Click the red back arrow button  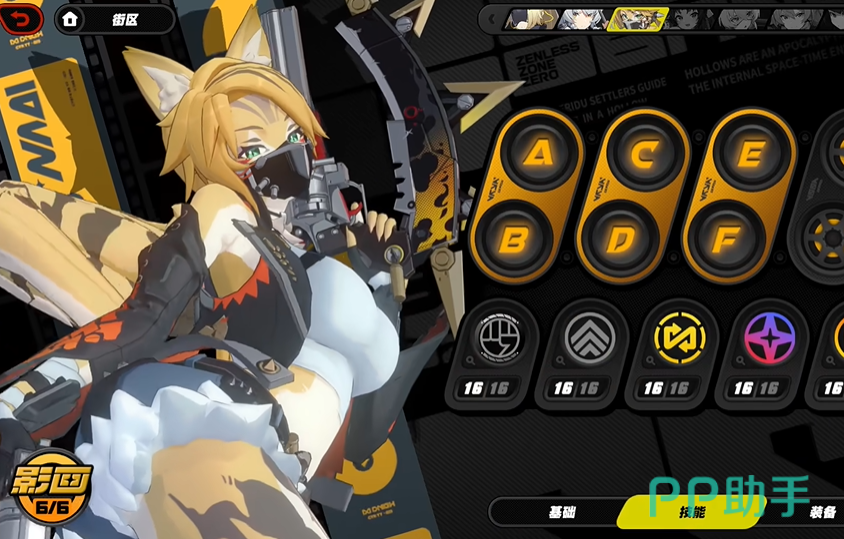pyautogui.click(x=22, y=18)
